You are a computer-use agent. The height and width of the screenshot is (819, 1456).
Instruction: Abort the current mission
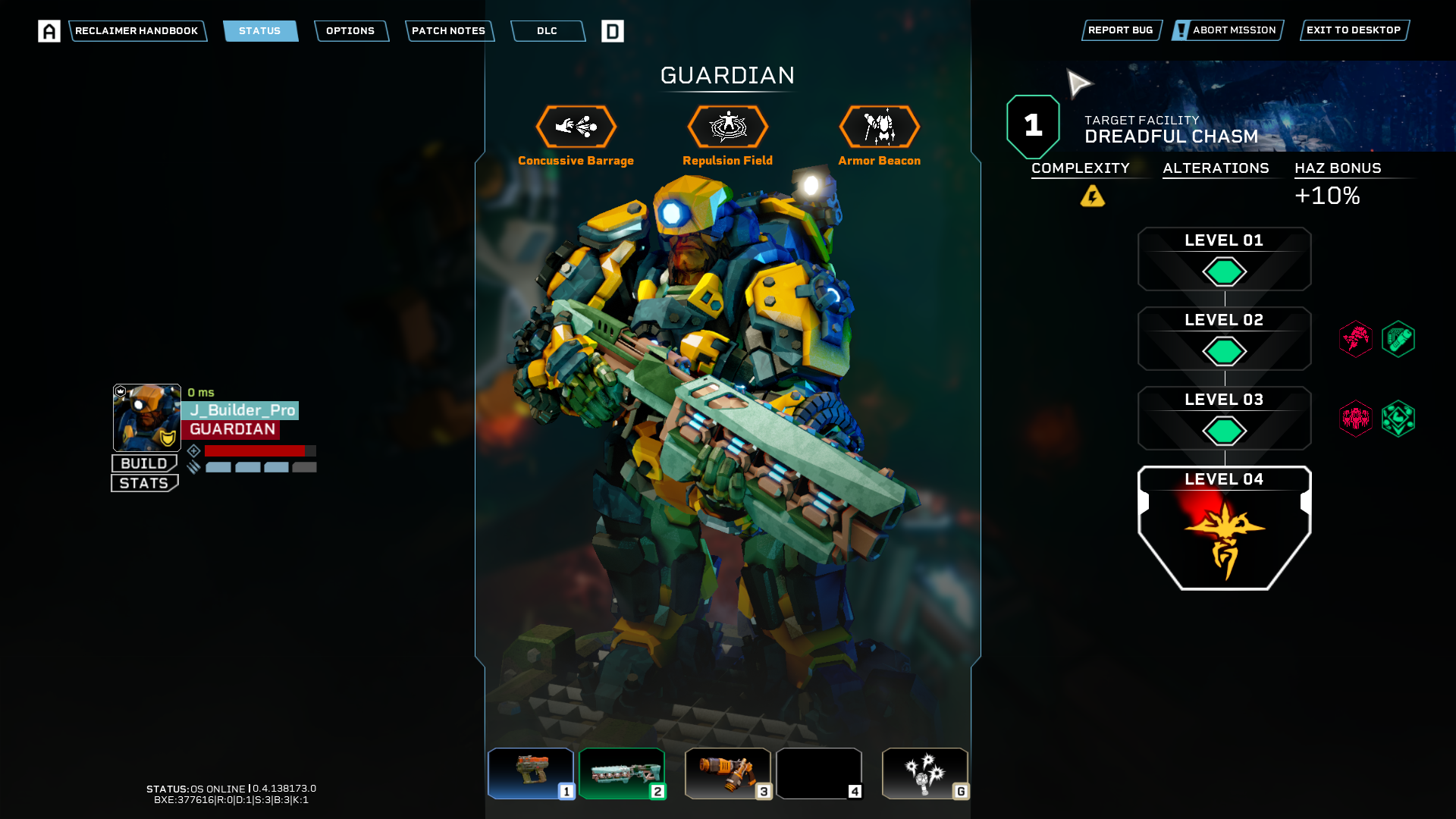[1228, 30]
